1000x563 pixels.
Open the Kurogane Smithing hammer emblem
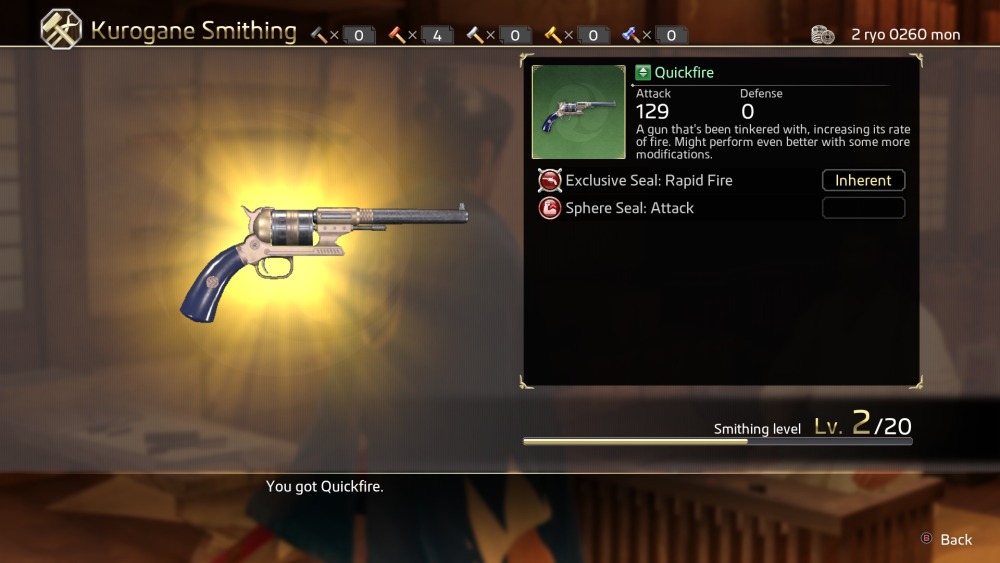(x=61, y=29)
